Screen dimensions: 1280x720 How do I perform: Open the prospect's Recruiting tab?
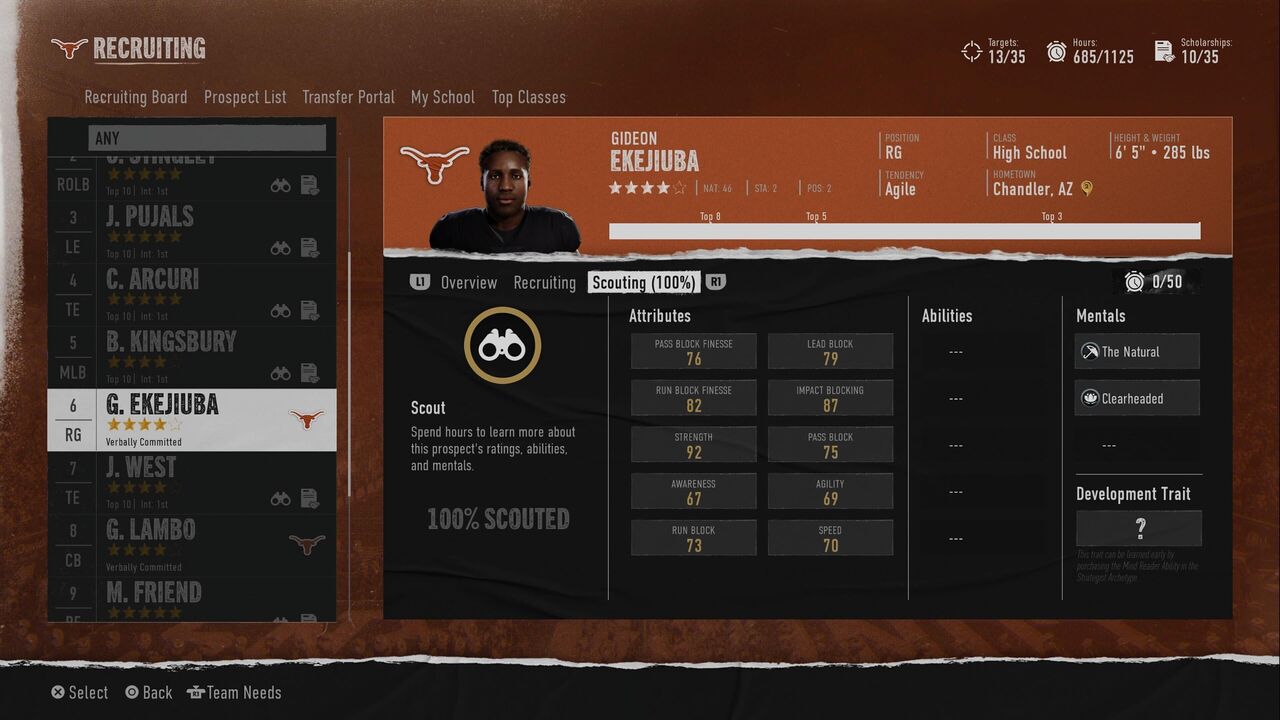tap(544, 283)
